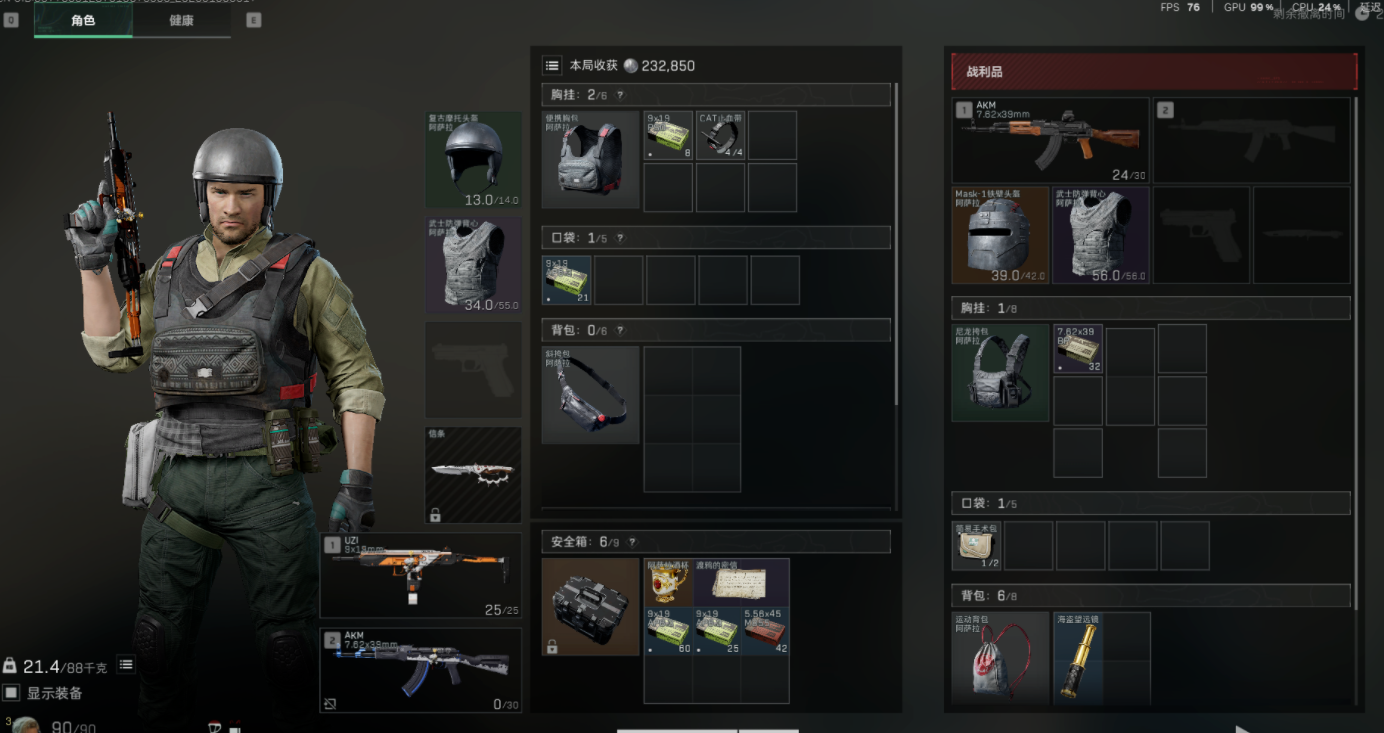Click the 5.56x45 ammo box in safe
The height and width of the screenshot is (733, 1384).
765,630
